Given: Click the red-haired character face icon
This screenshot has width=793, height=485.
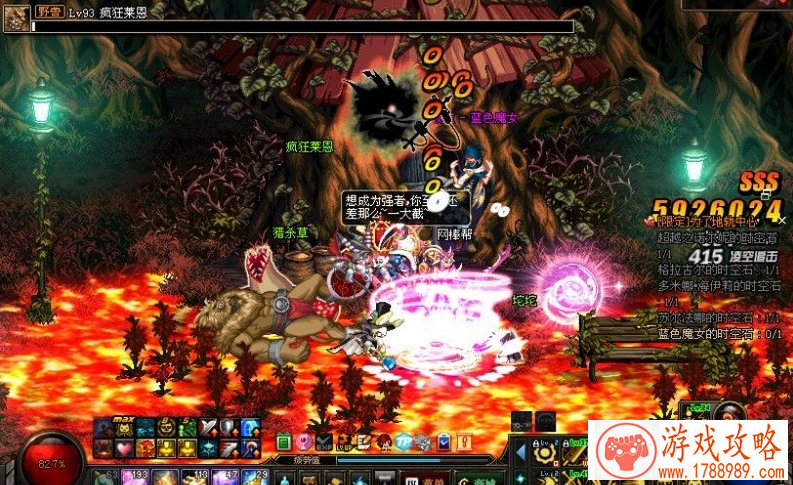Looking at the screenshot, I should pos(383,442).
